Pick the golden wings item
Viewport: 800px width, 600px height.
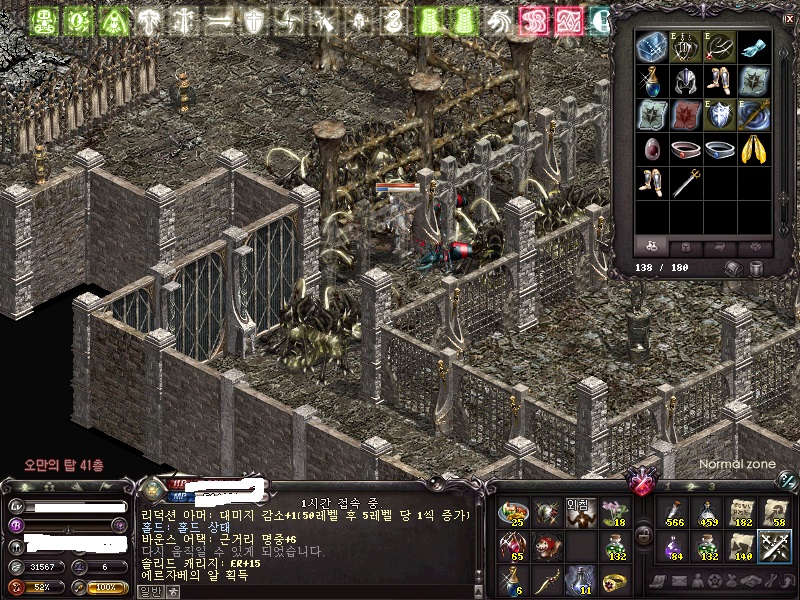tap(754, 151)
